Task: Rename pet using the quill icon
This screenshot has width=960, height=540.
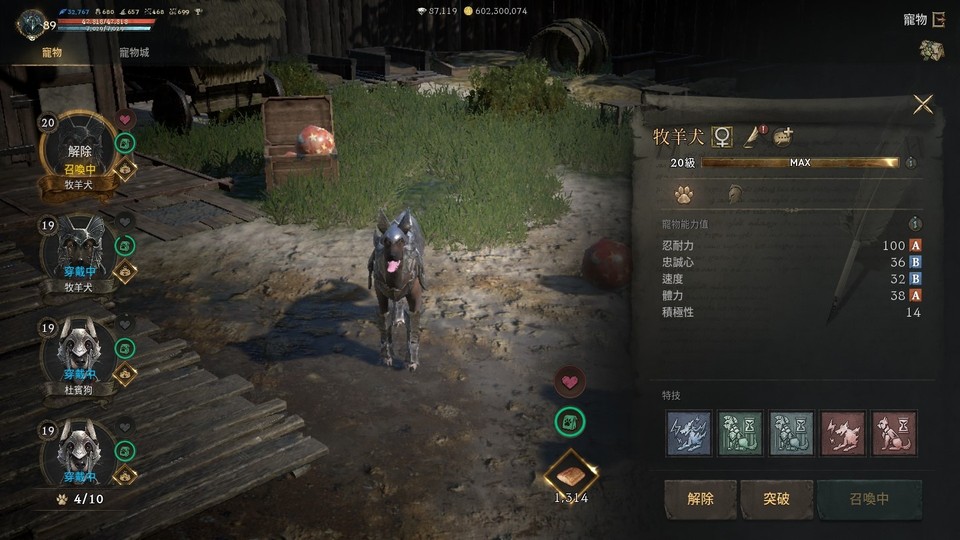Action: point(752,137)
